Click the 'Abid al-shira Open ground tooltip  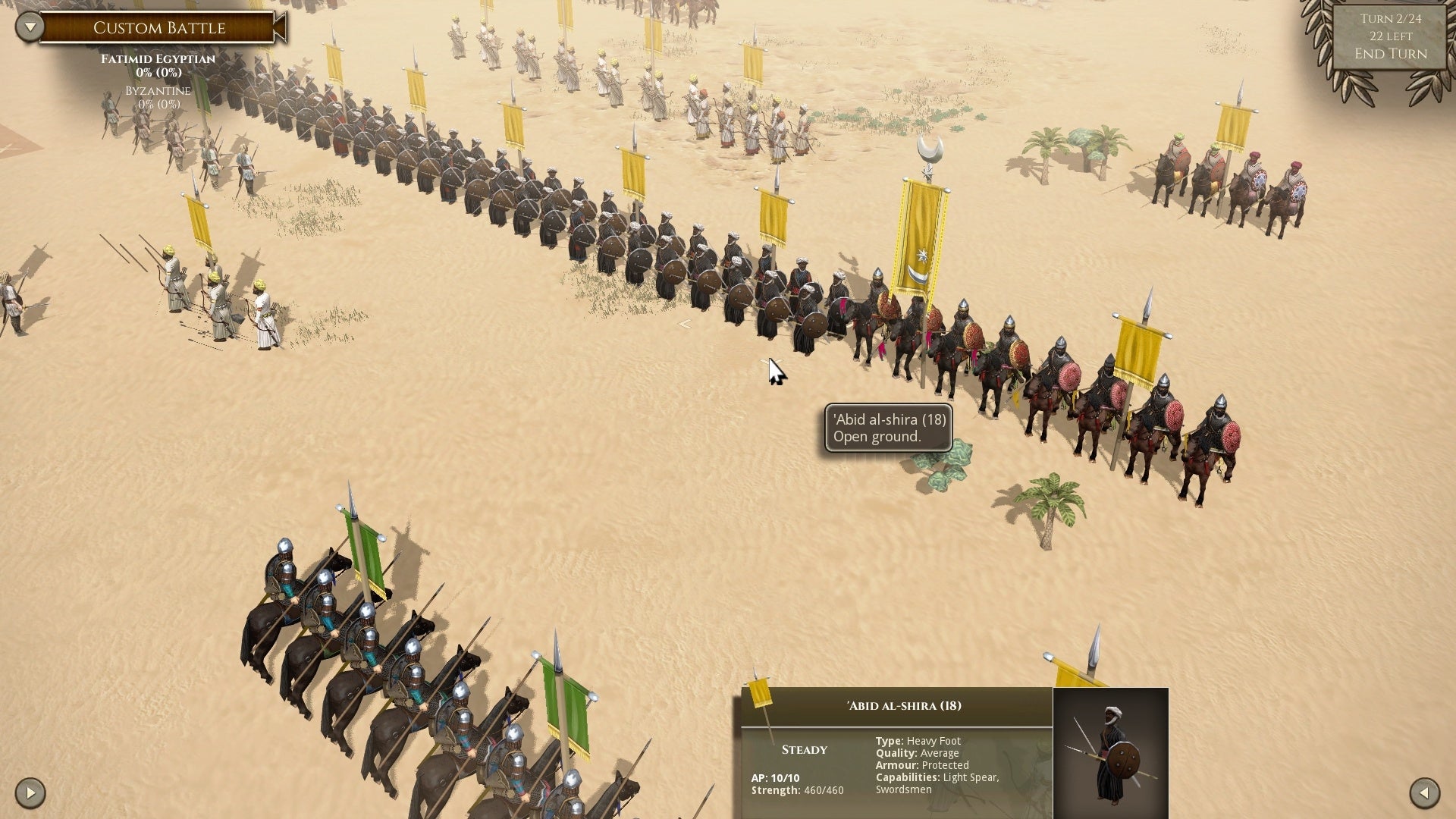(887, 428)
